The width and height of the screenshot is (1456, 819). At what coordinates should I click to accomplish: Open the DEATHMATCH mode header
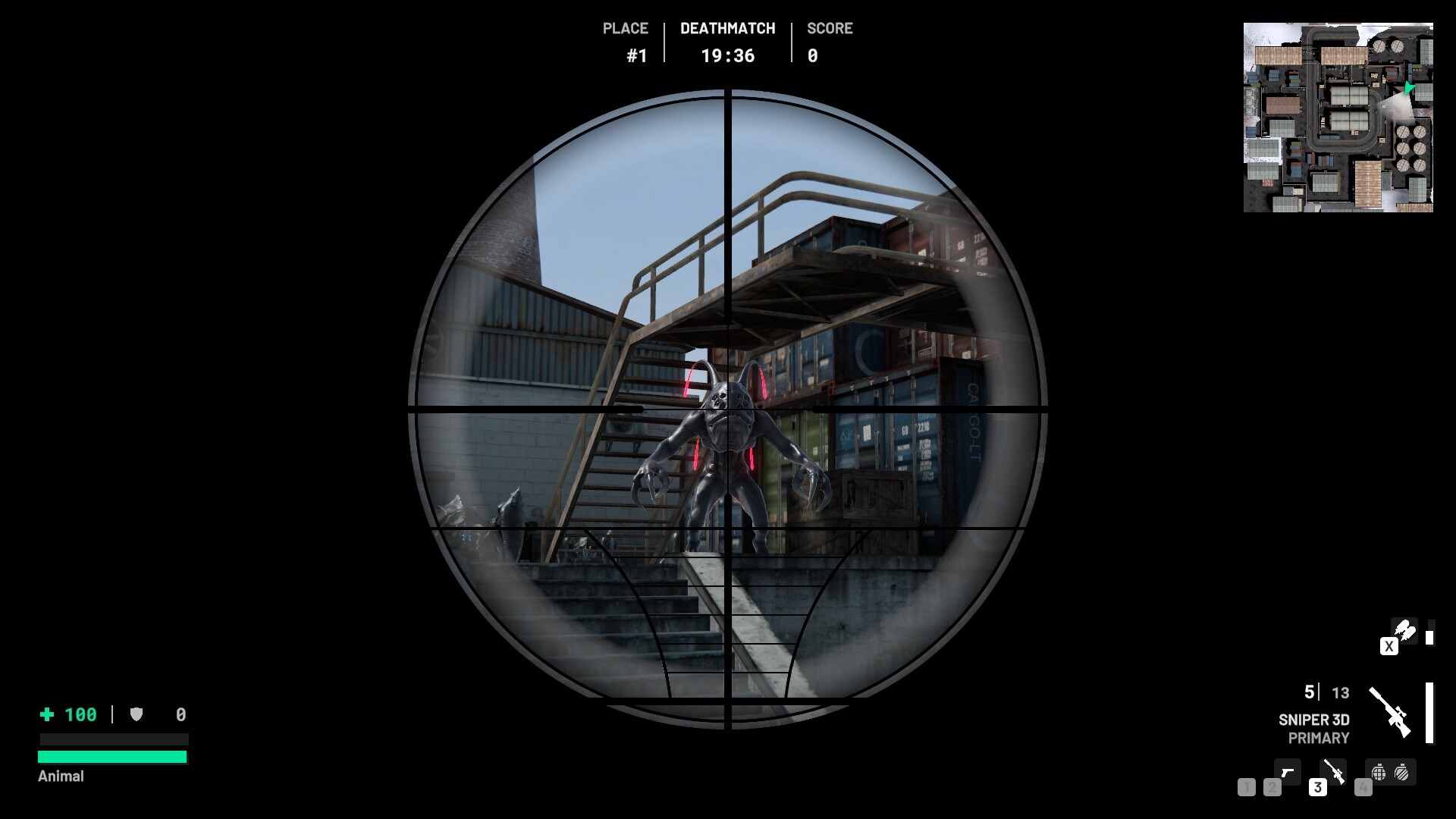coord(727,28)
